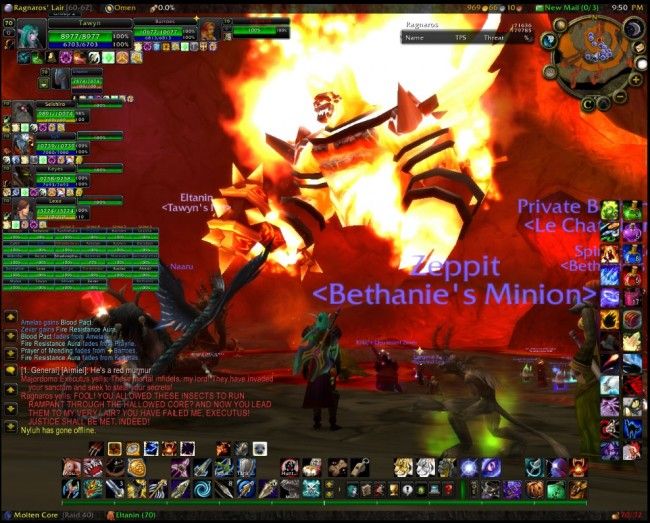Open the Omen threat meter button
The width and height of the screenshot is (650, 523).
[120, 7]
